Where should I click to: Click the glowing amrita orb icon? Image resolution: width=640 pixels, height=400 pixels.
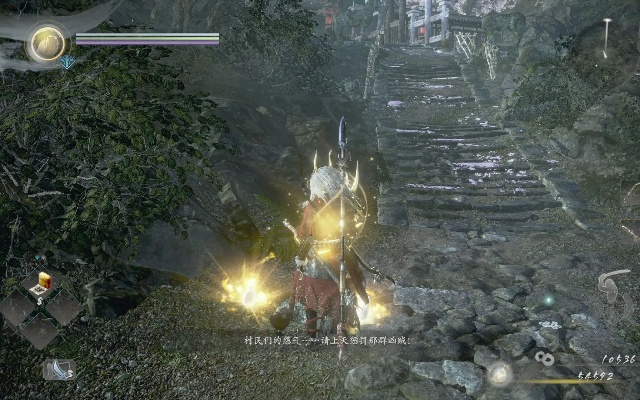tap(499, 374)
